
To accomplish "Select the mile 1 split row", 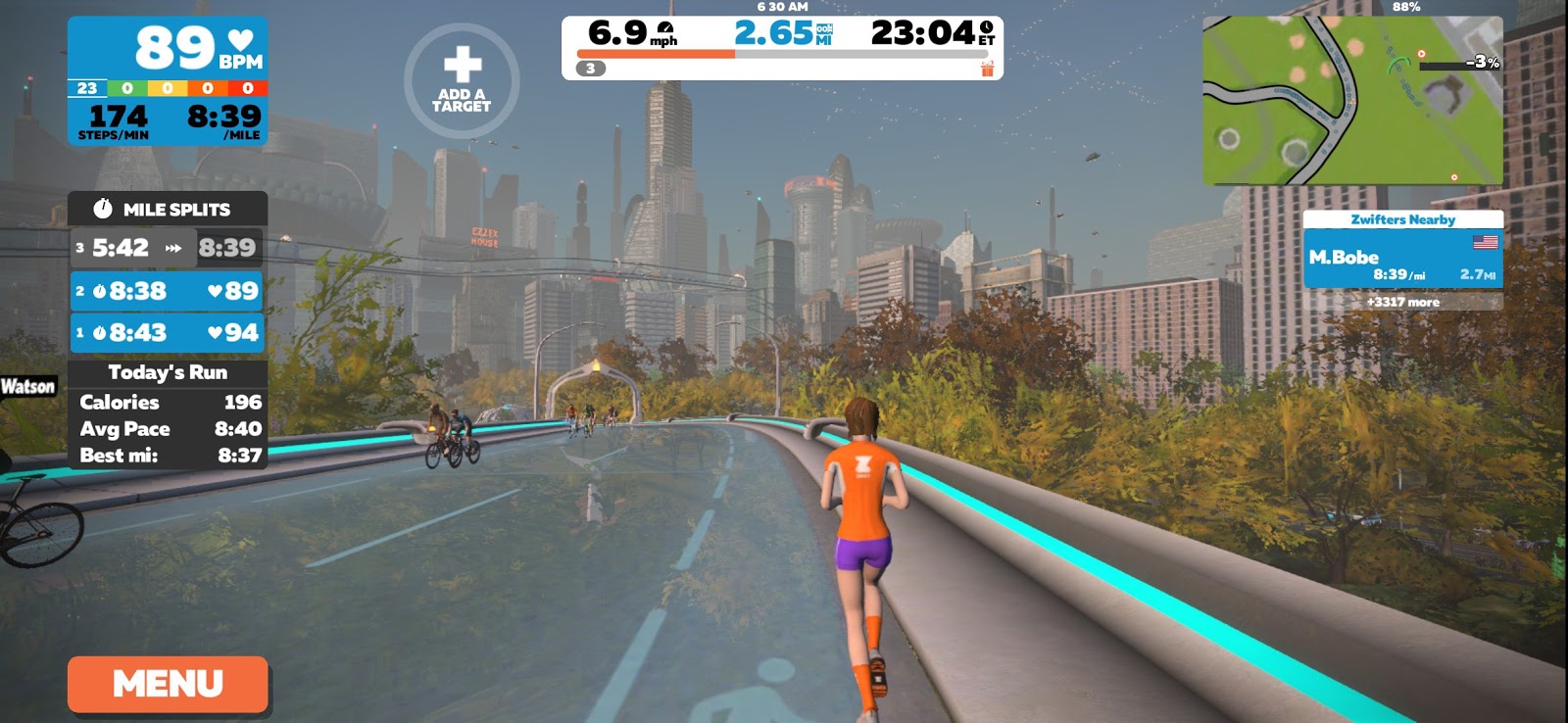I will (168, 333).
